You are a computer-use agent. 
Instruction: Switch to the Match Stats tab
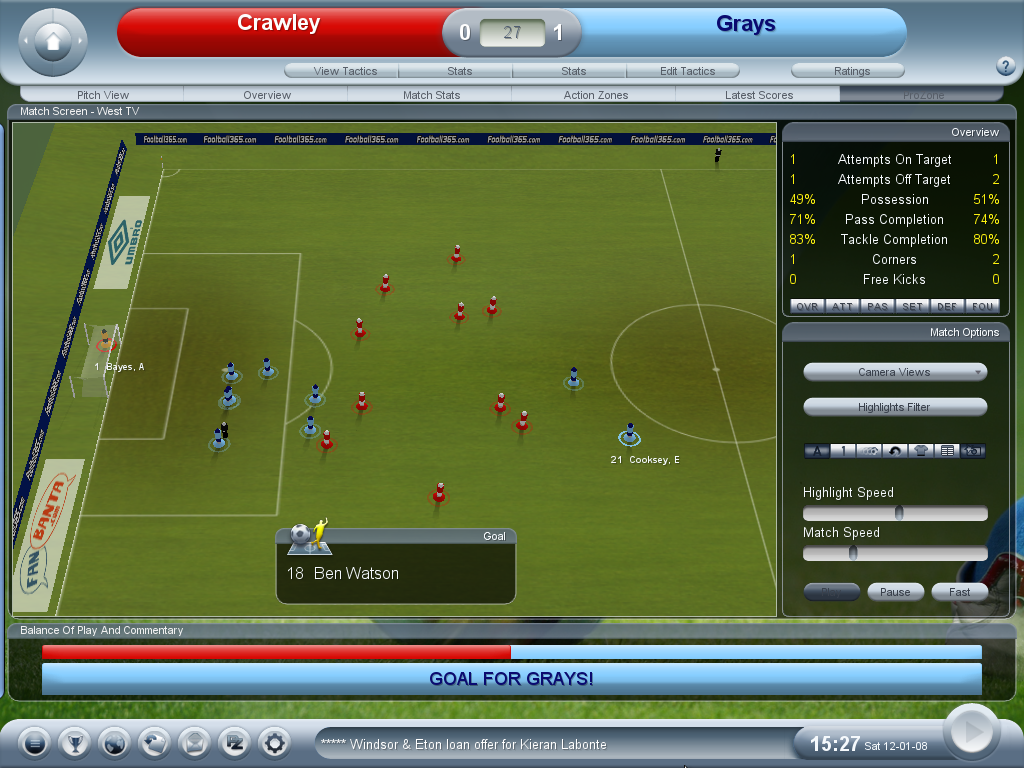(431, 95)
